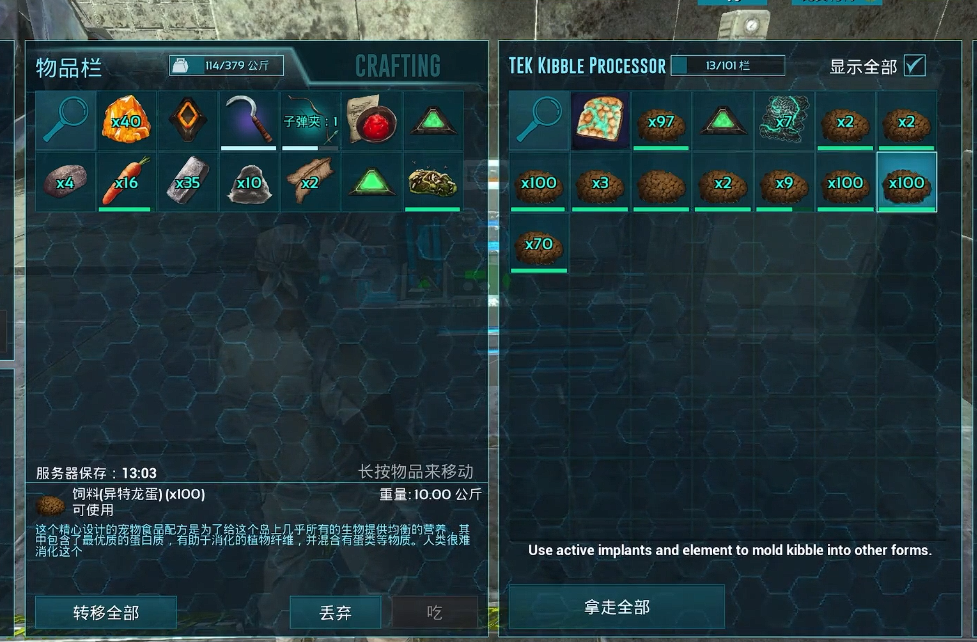Open the Tek Kibble Processor search magnifier
The width and height of the screenshot is (977, 642).
click(x=539, y=121)
